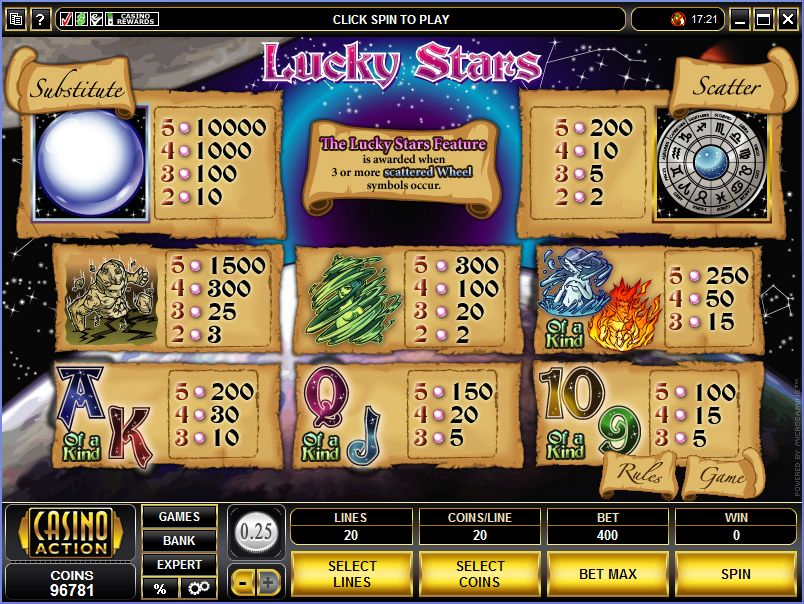Close the game window
804x604 pixels.
coord(789,19)
